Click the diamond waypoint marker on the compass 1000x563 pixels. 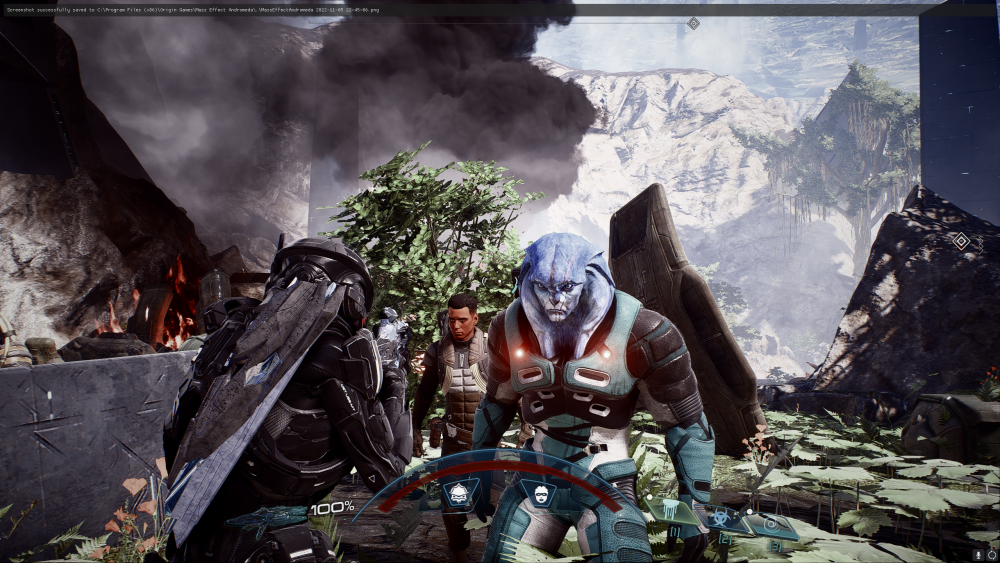pyautogui.click(x=693, y=23)
